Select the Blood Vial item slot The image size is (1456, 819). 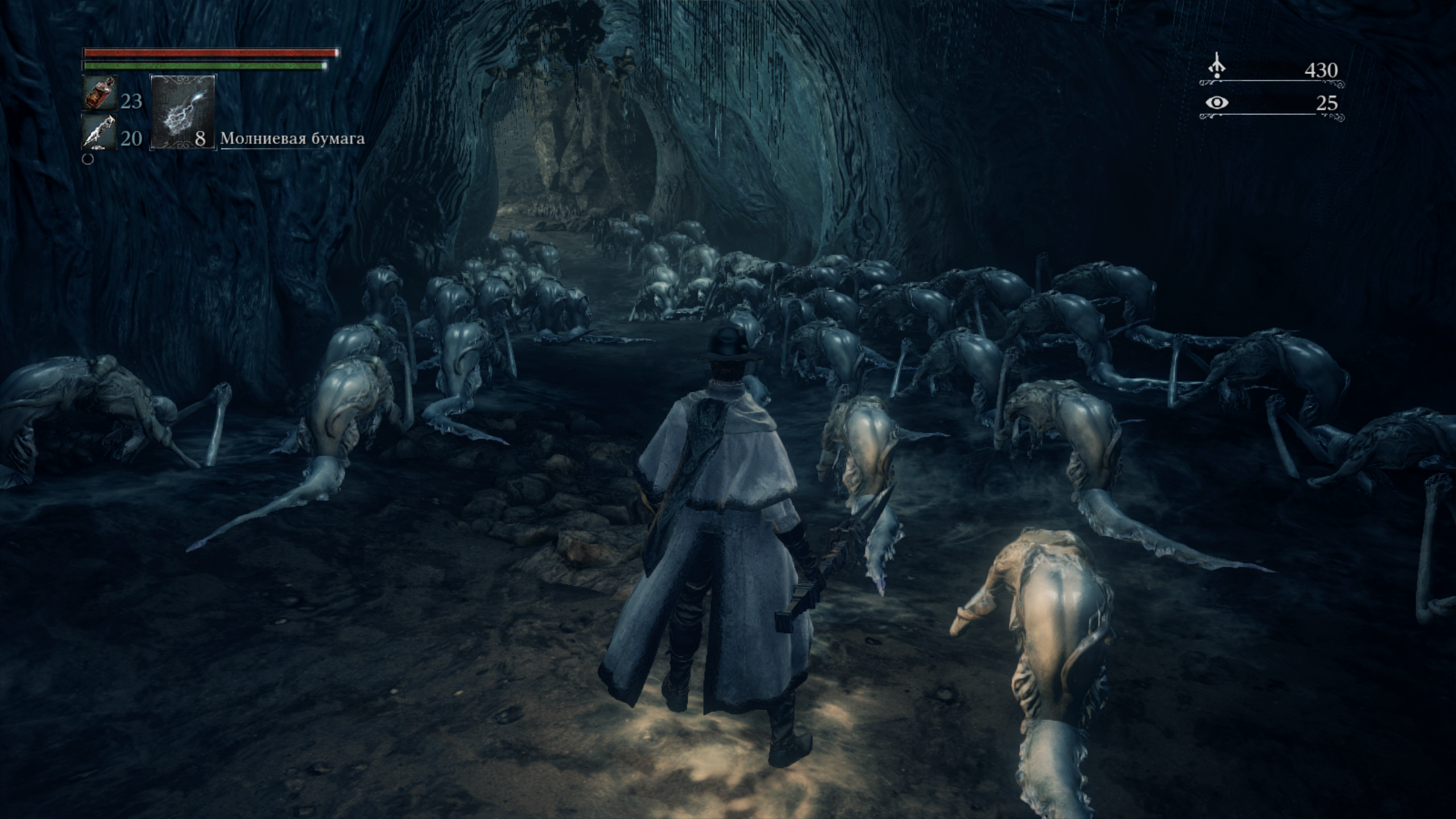click(100, 93)
